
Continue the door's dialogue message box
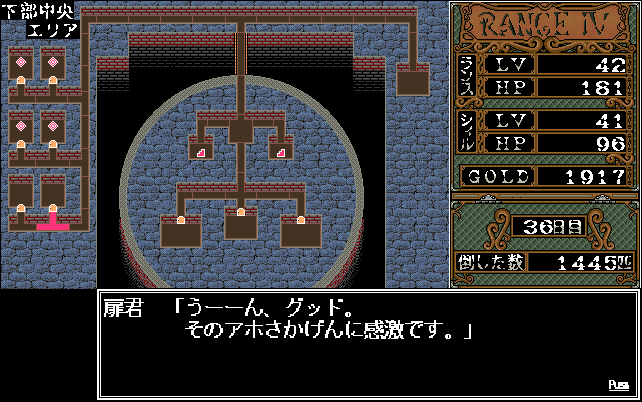pyautogui.click(x=366, y=343)
